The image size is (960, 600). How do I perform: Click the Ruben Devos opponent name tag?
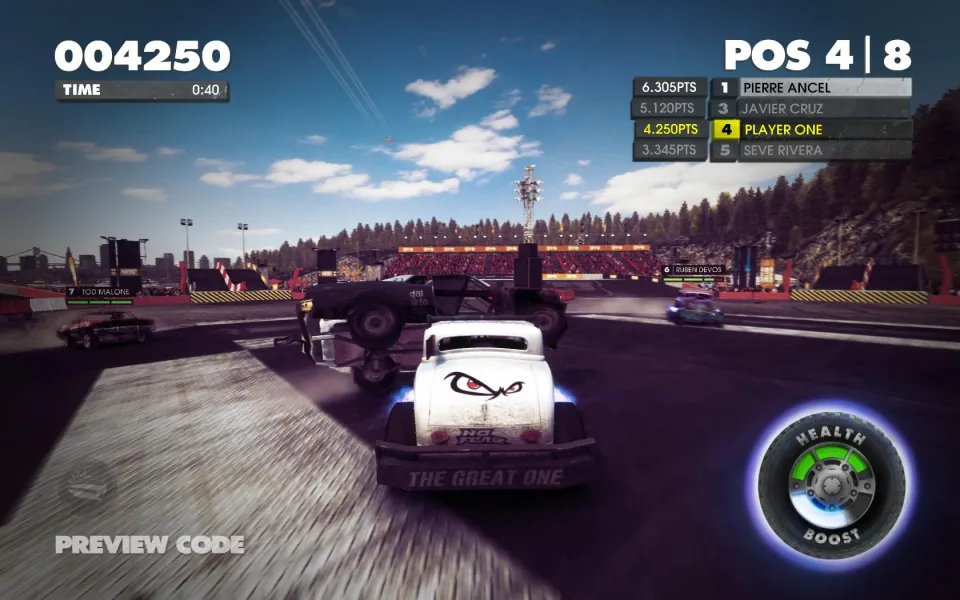[695, 269]
